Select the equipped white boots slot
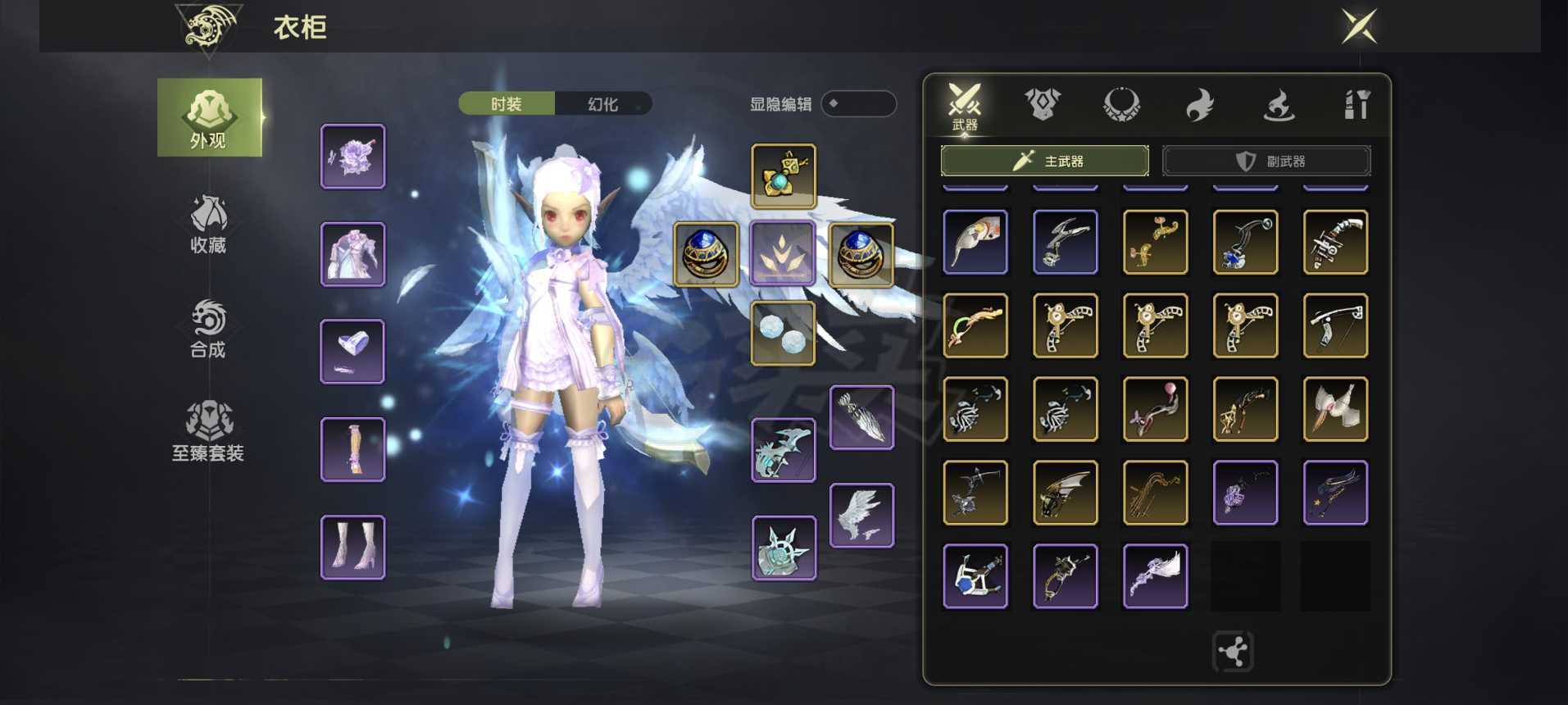Screen dimensions: 1568x705 click(353, 547)
